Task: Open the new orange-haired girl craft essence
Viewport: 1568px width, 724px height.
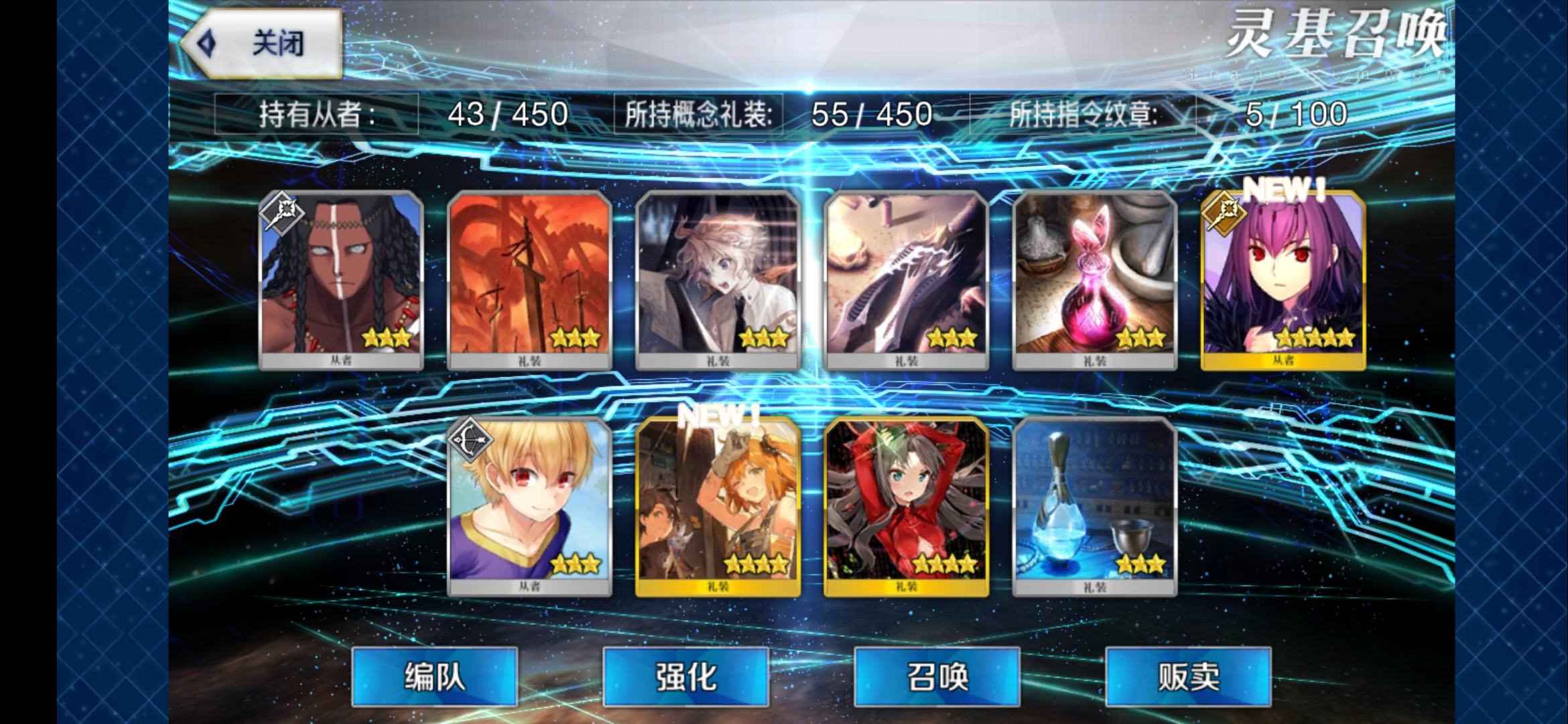Action: click(x=718, y=506)
